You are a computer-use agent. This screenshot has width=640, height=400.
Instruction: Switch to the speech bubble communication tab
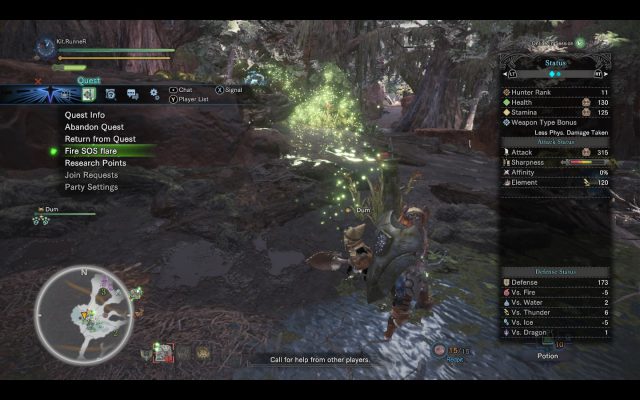132,94
